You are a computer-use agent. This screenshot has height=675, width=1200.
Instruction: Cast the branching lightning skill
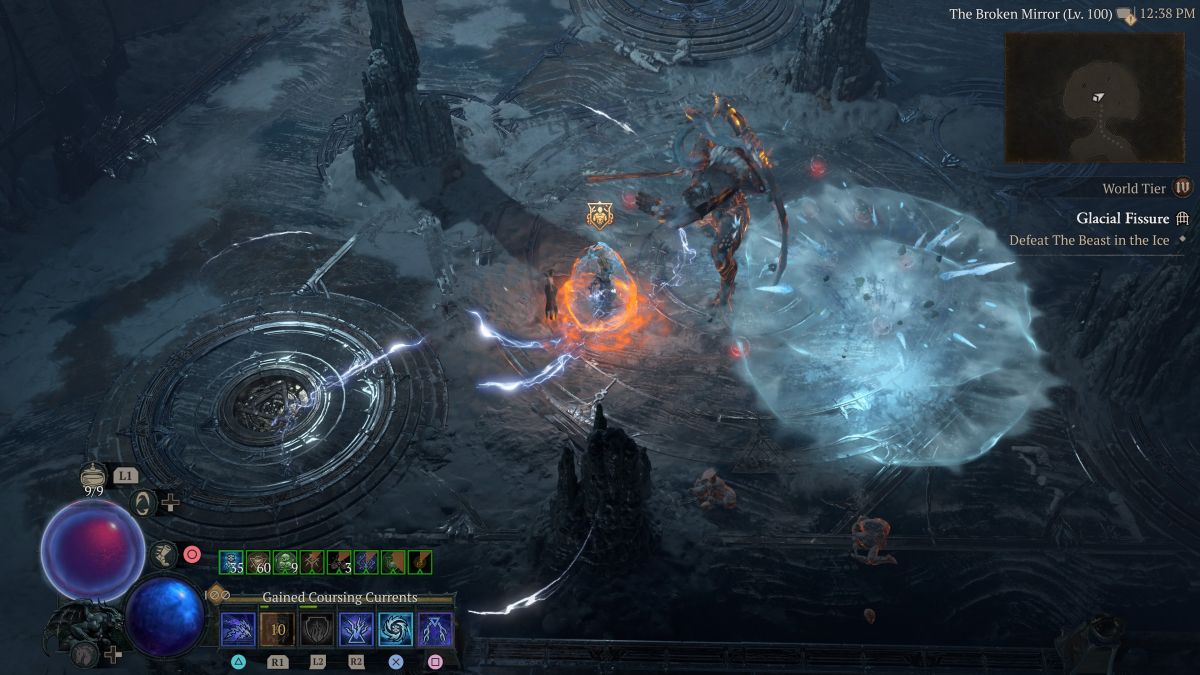point(356,630)
